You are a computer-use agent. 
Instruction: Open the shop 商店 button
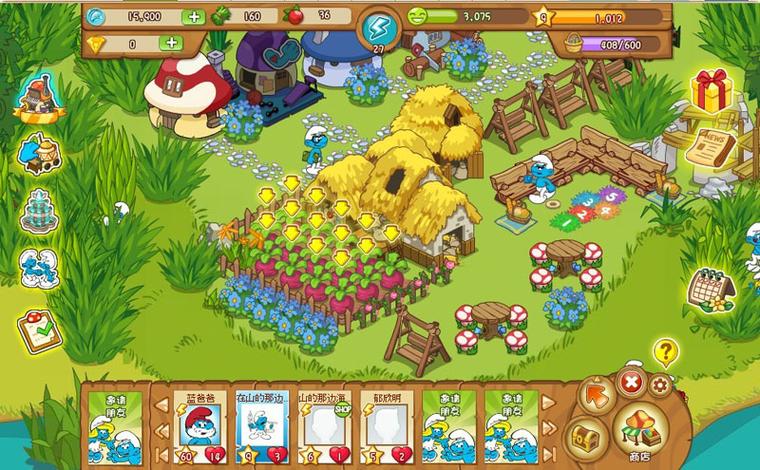640,432
